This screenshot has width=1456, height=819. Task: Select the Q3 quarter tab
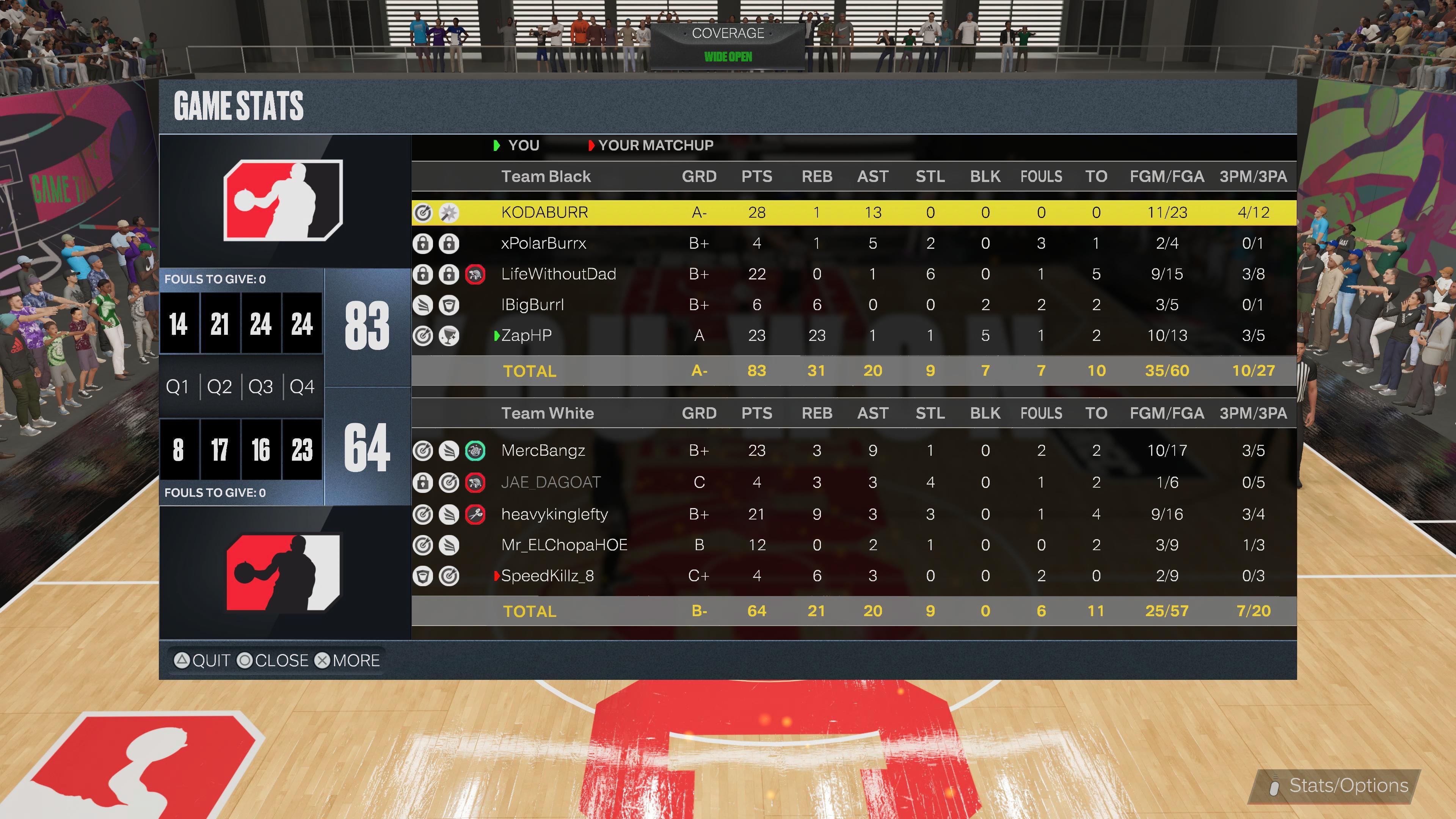pyautogui.click(x=260, y=387)
